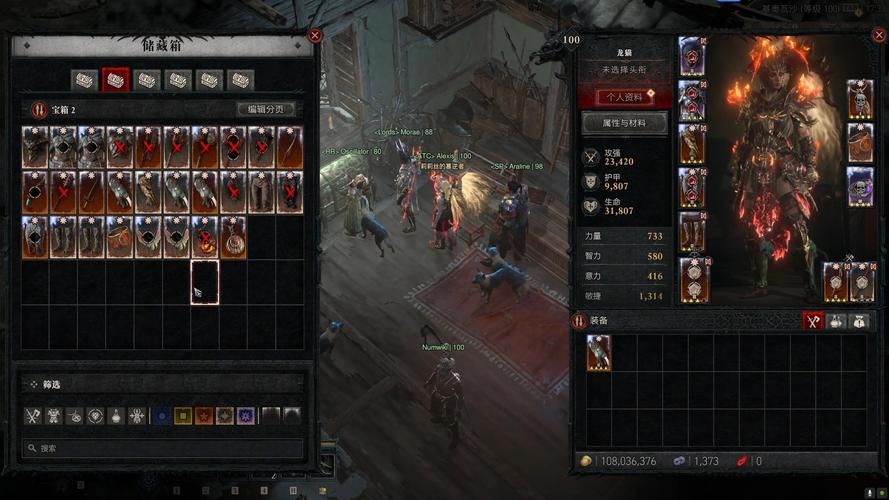This screenshot has height=500, width=889.
Task: Filter stash by weapons (crossed axes icon)
Action: 34,415
